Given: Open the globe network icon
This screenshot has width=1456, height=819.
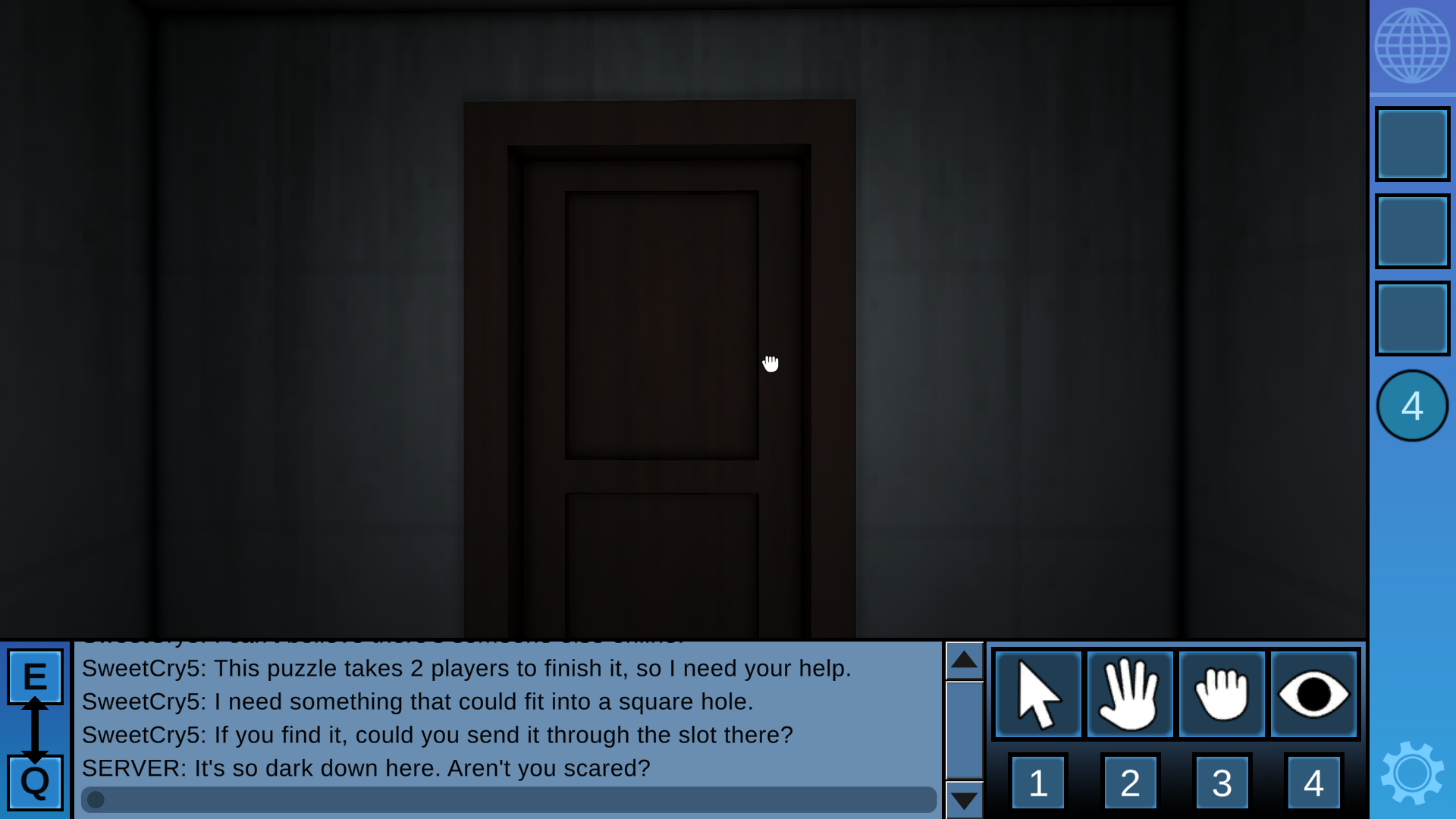Looking at the screenshot, I should pos(1412,45).
